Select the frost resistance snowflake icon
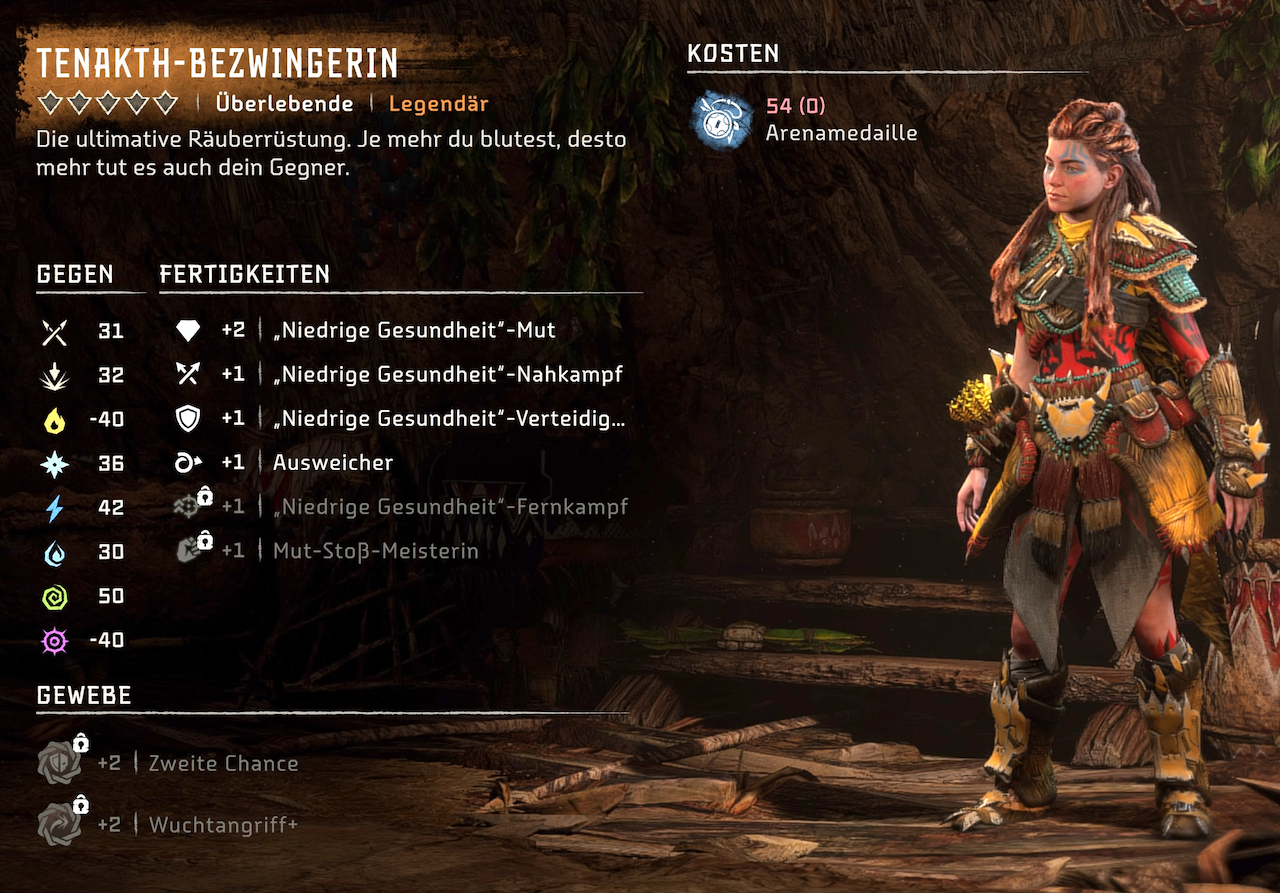The image size is (1280, 893). click(55, 463)
